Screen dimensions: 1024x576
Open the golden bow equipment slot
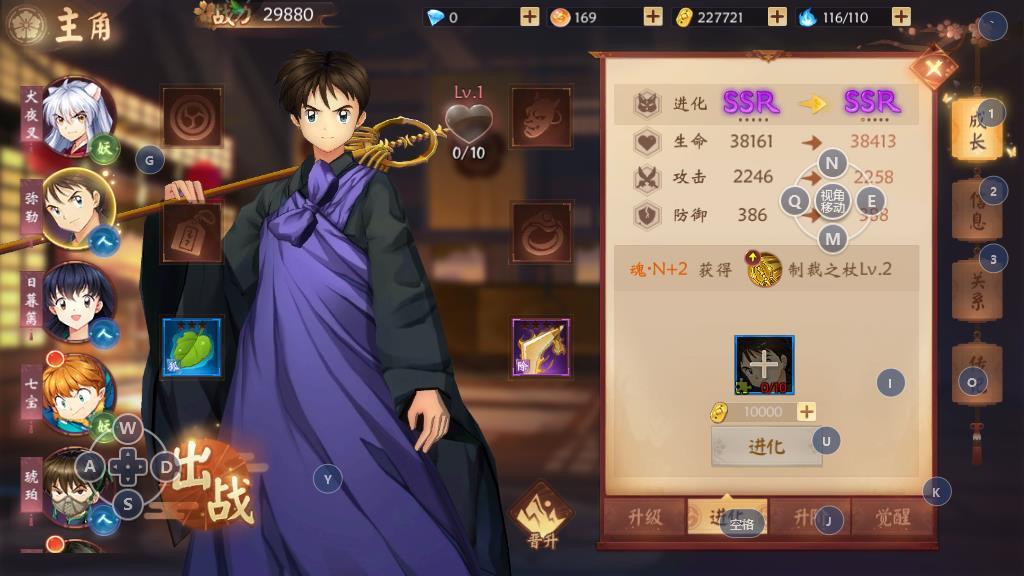(541, 348)
